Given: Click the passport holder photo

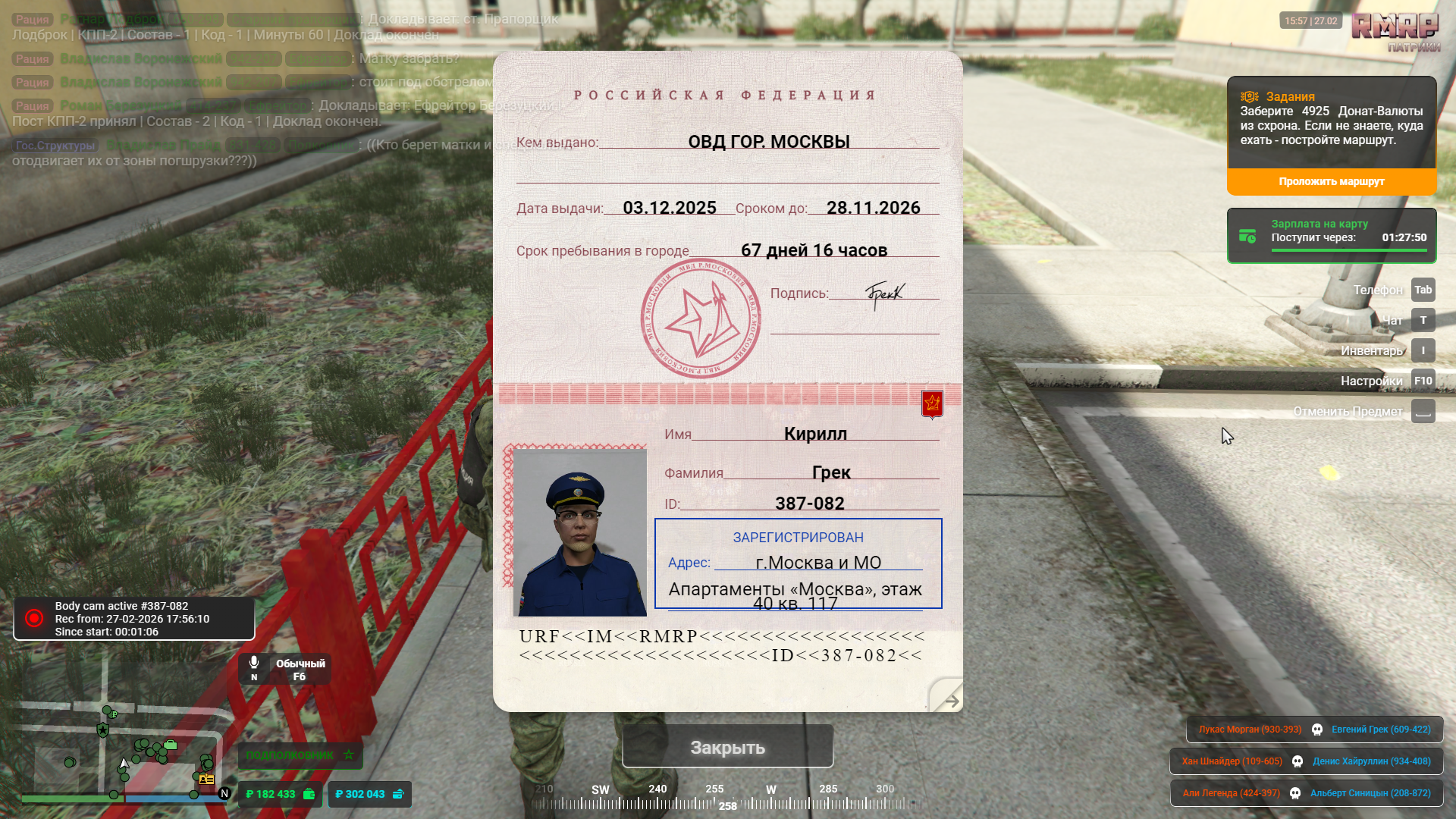Looking at the screenshot, I should (x=580, y=532).
